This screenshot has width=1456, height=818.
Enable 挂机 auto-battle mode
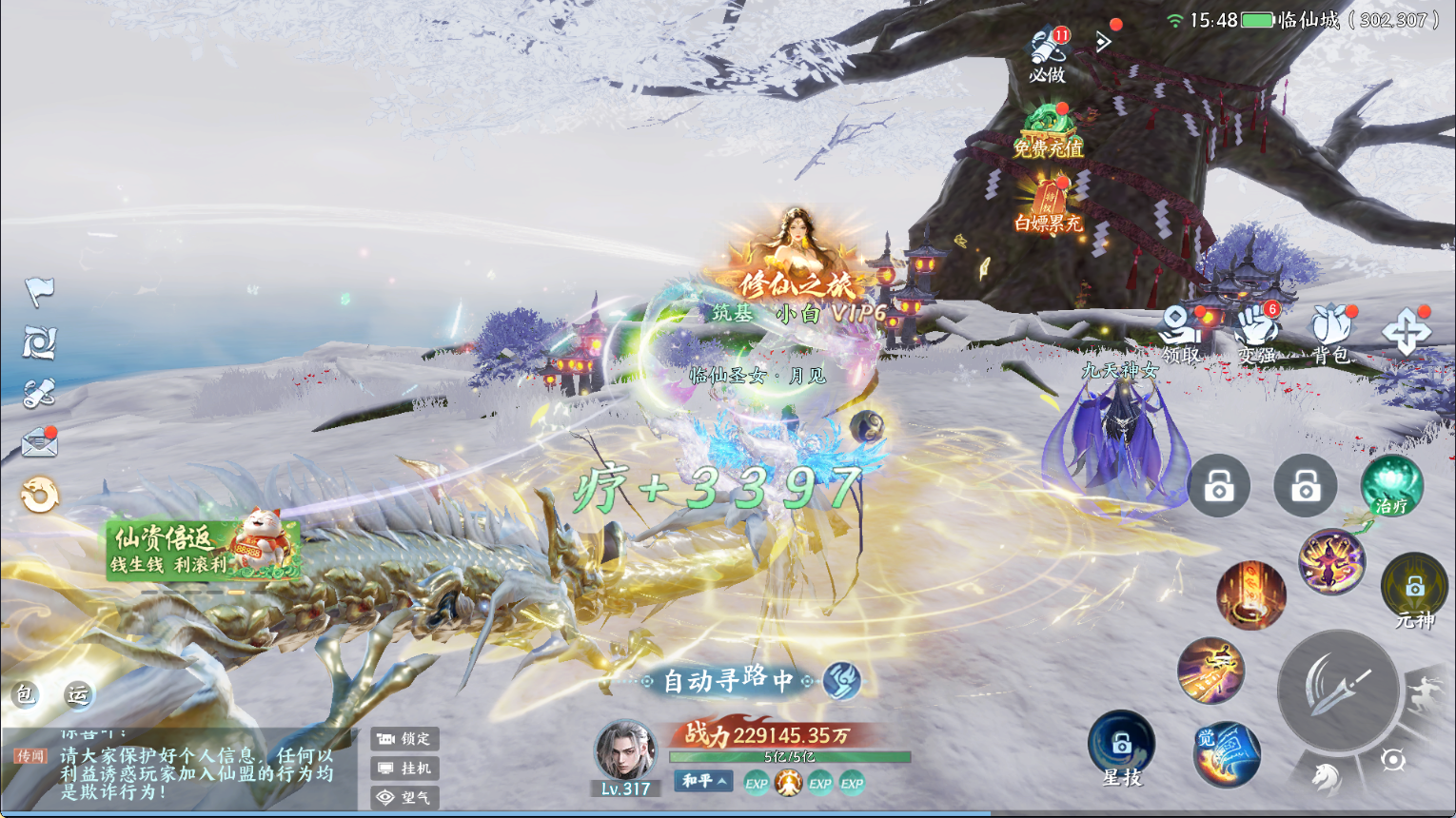(x=404, y=768)
